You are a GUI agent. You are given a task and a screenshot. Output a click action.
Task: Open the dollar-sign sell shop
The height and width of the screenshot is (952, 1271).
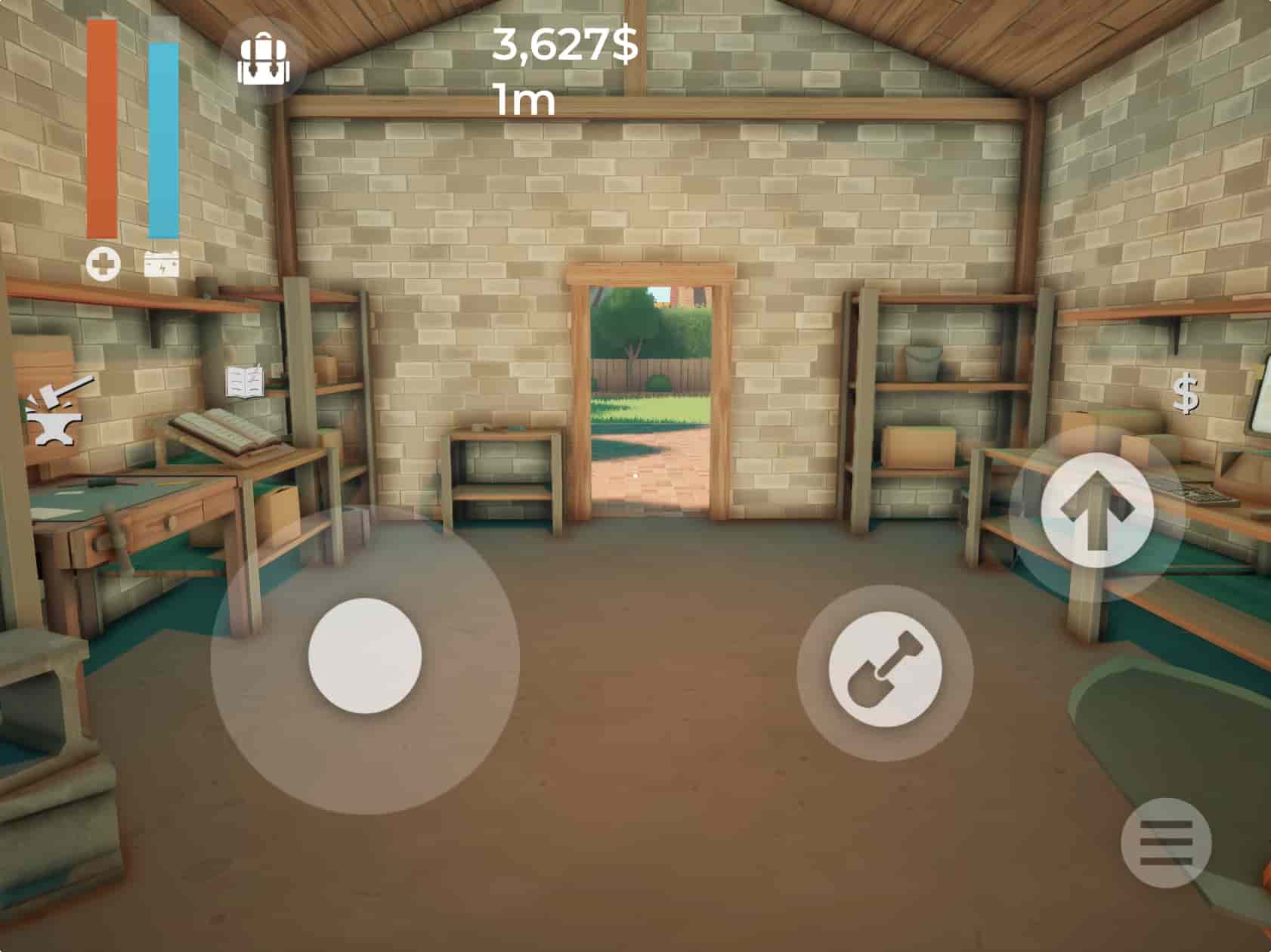point(1186,394)
